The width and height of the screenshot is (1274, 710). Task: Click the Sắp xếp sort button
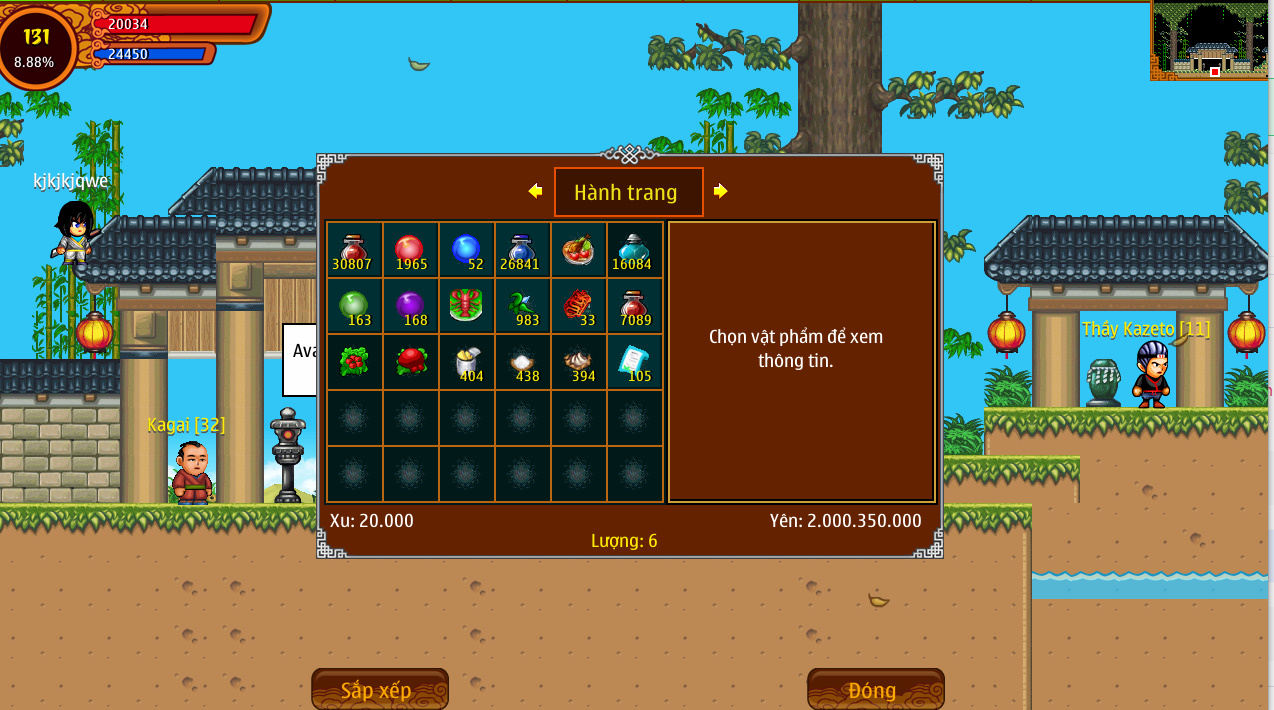[x=379, y=690]
